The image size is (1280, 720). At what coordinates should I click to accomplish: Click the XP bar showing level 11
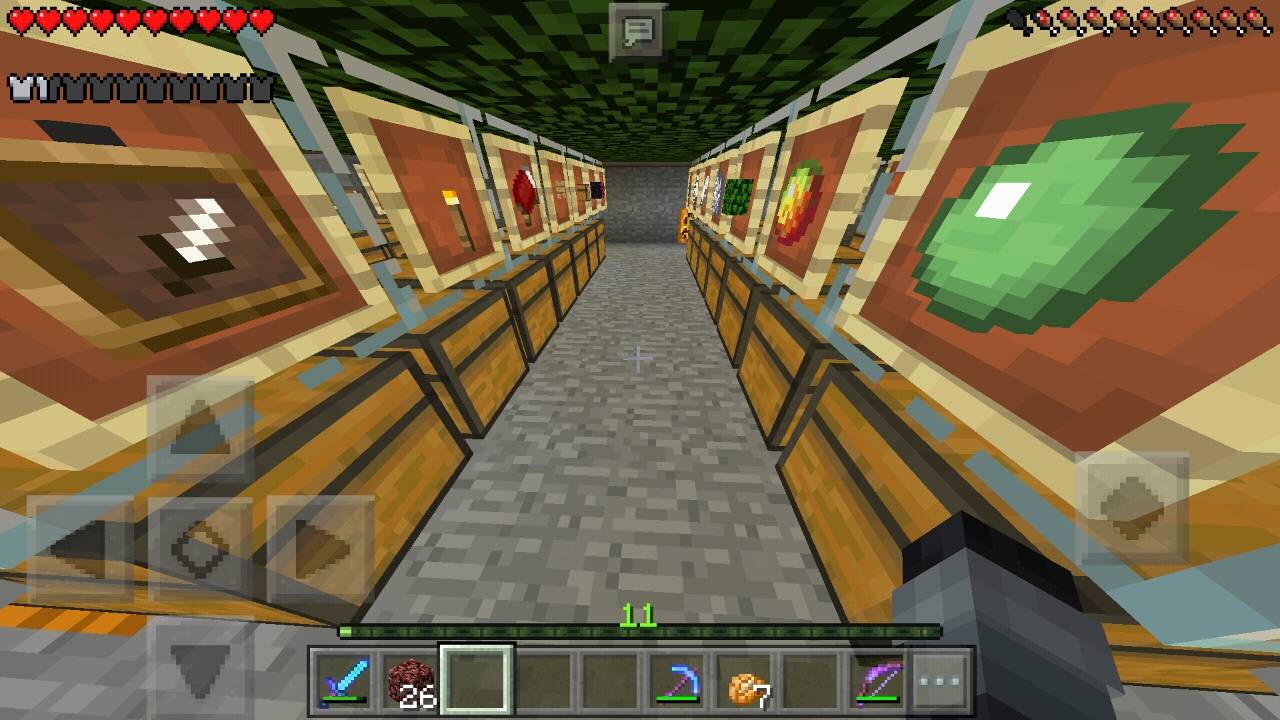(640, 632)
